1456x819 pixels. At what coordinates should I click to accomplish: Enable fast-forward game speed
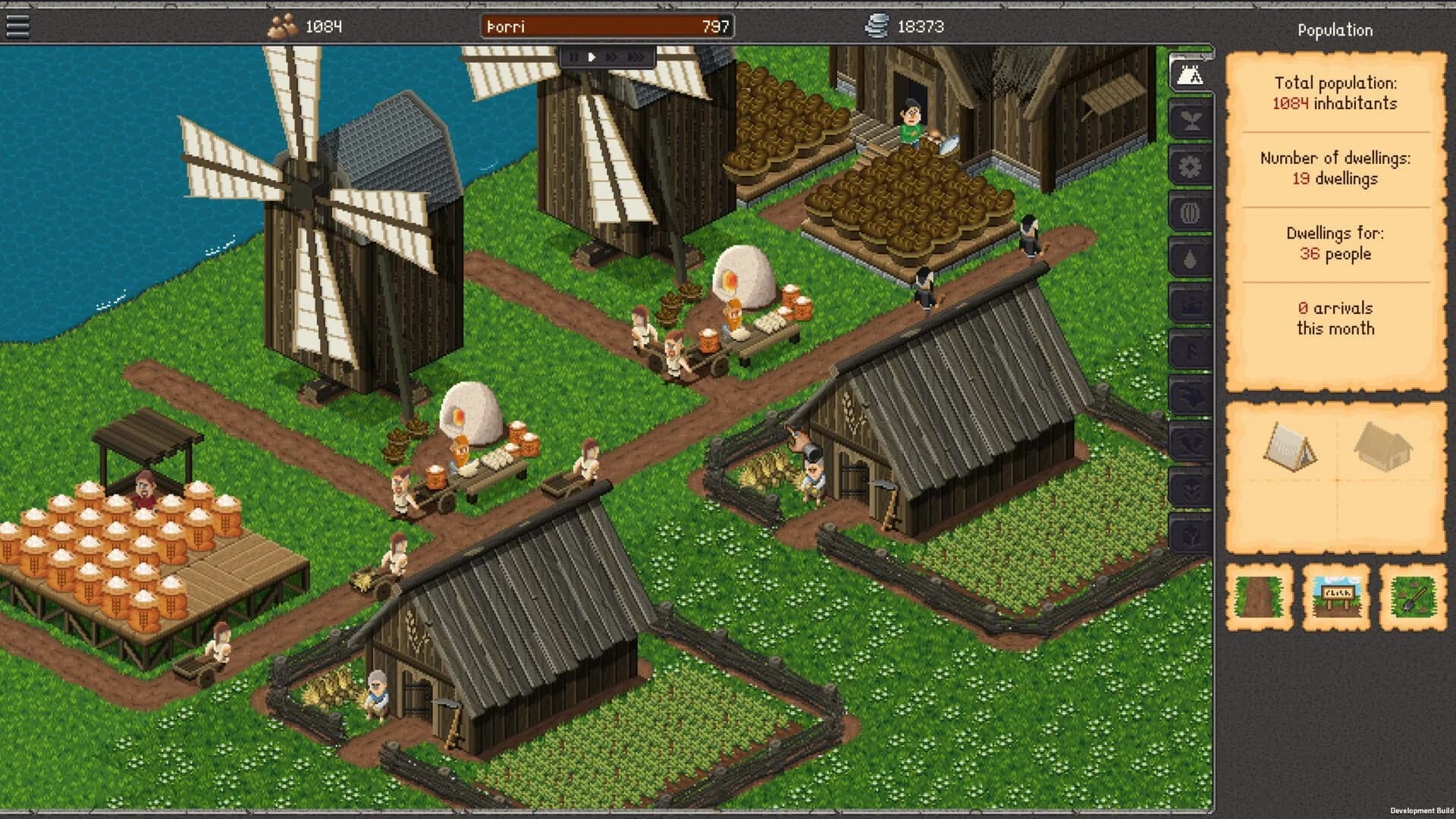[611, 56]
